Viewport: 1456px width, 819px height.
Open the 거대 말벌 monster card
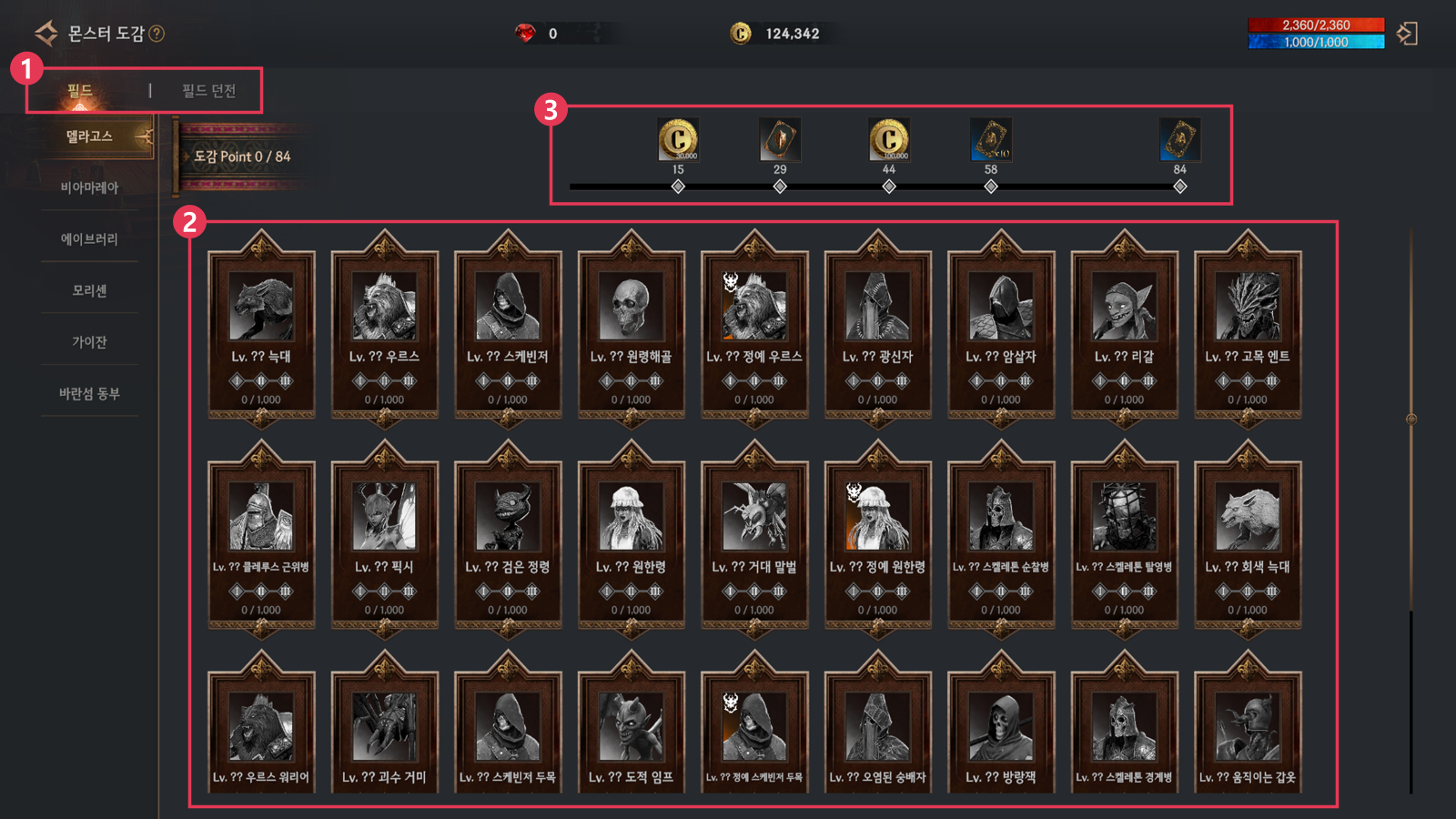click(x=753, y=538)
